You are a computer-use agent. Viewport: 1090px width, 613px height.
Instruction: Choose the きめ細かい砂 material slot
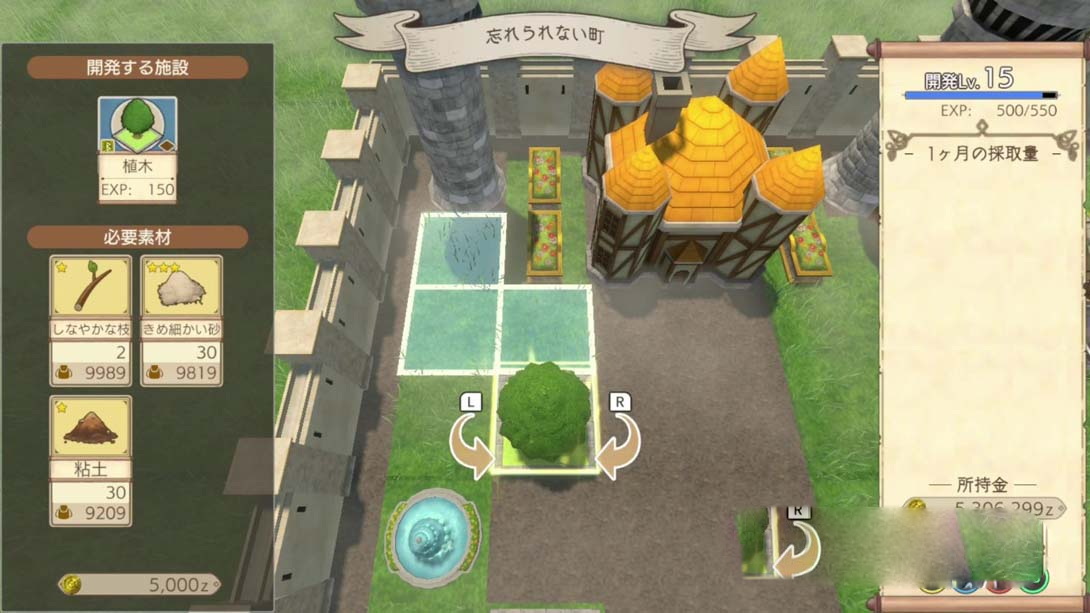(181, 320)
